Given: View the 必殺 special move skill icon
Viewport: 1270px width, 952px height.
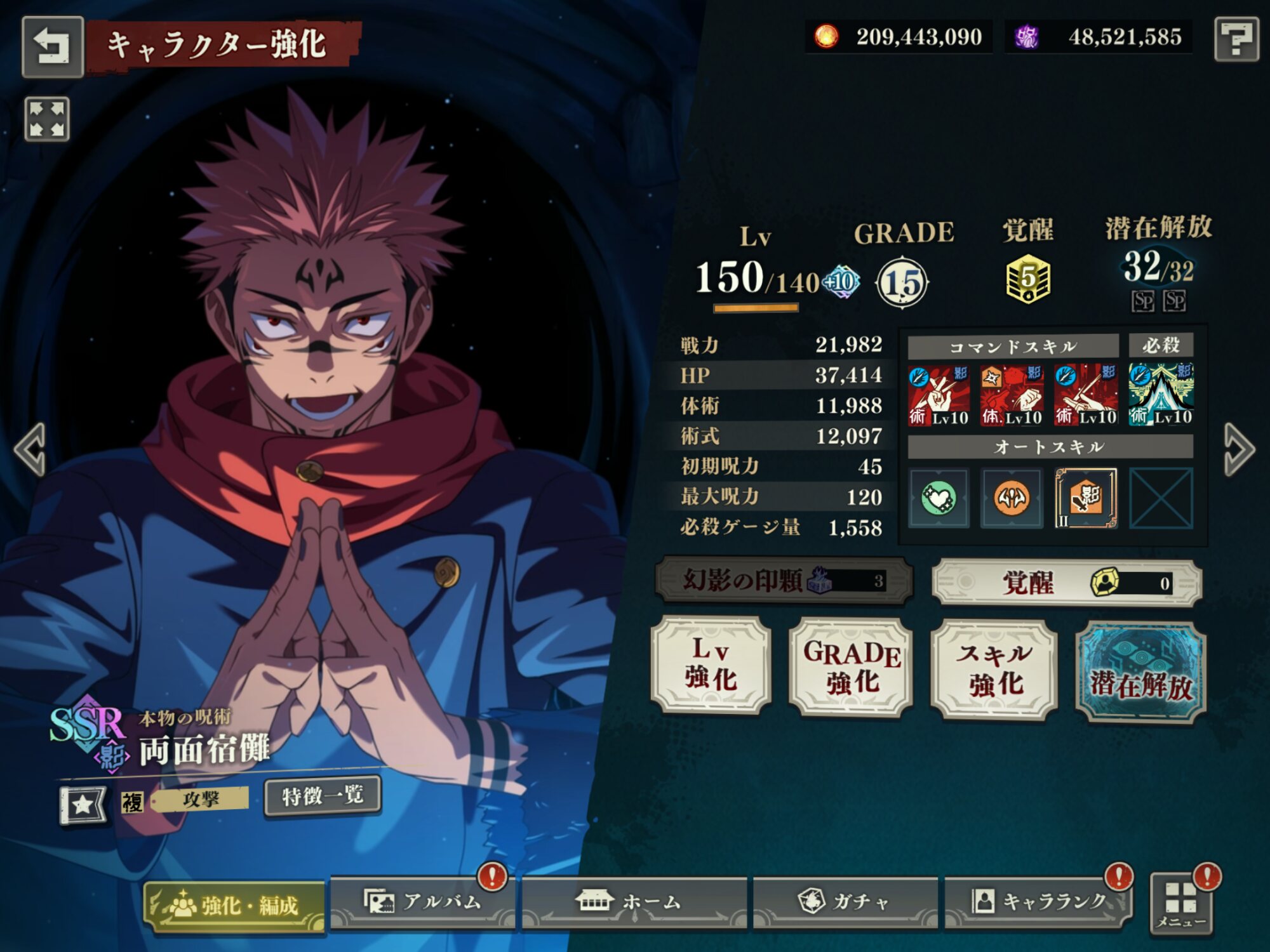Looking at the screenshot, I should pyautogui.click(x=1161, y=394).
